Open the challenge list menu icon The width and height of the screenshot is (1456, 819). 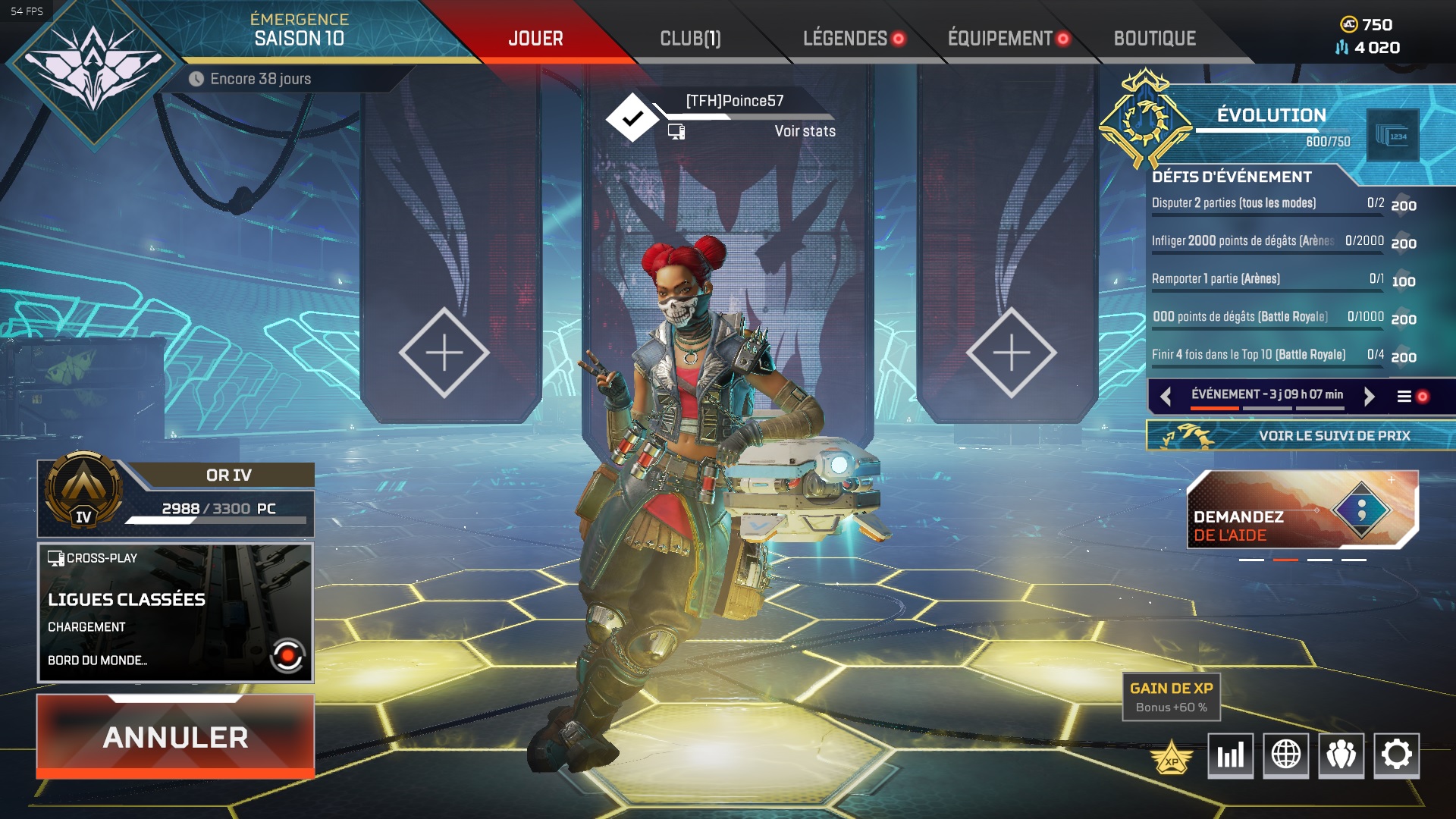click(1404, 396)
